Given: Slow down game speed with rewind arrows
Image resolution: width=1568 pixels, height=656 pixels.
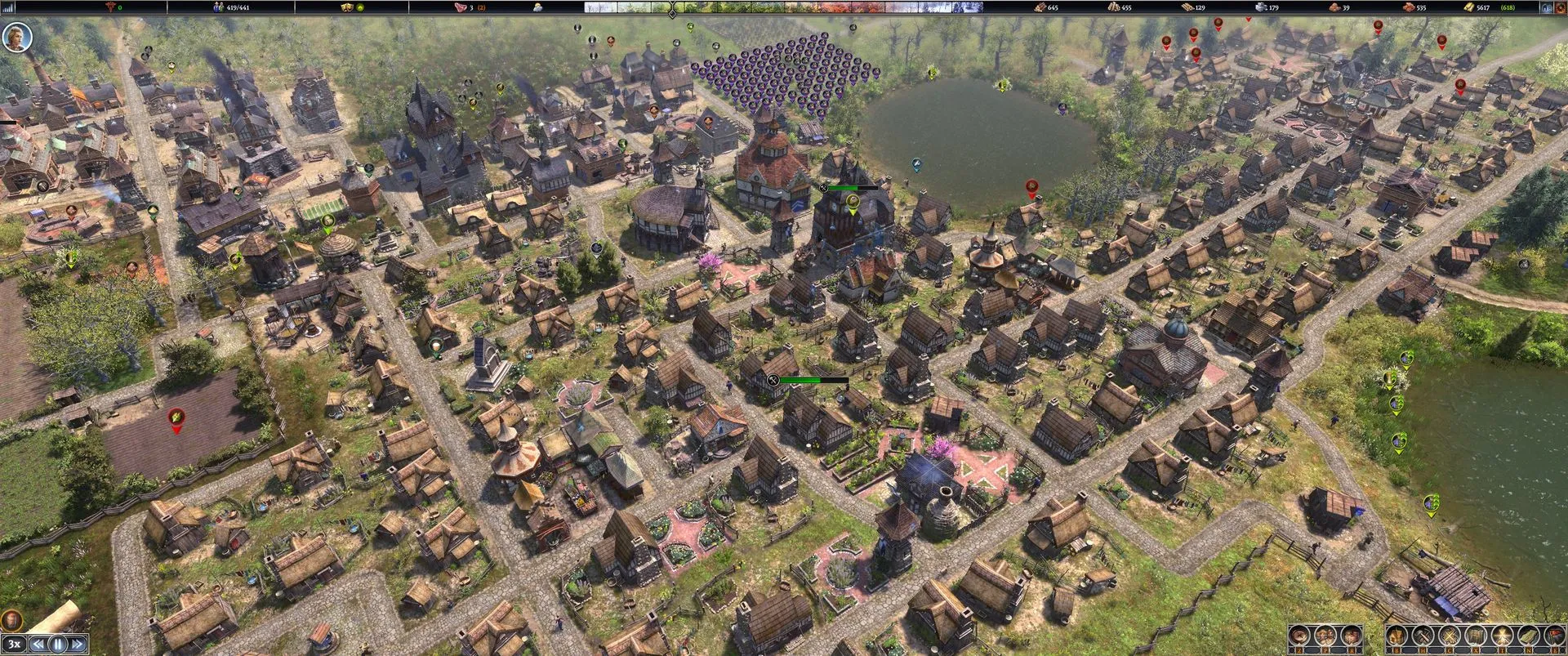Looking at the screenshot, I should (38, 644).
